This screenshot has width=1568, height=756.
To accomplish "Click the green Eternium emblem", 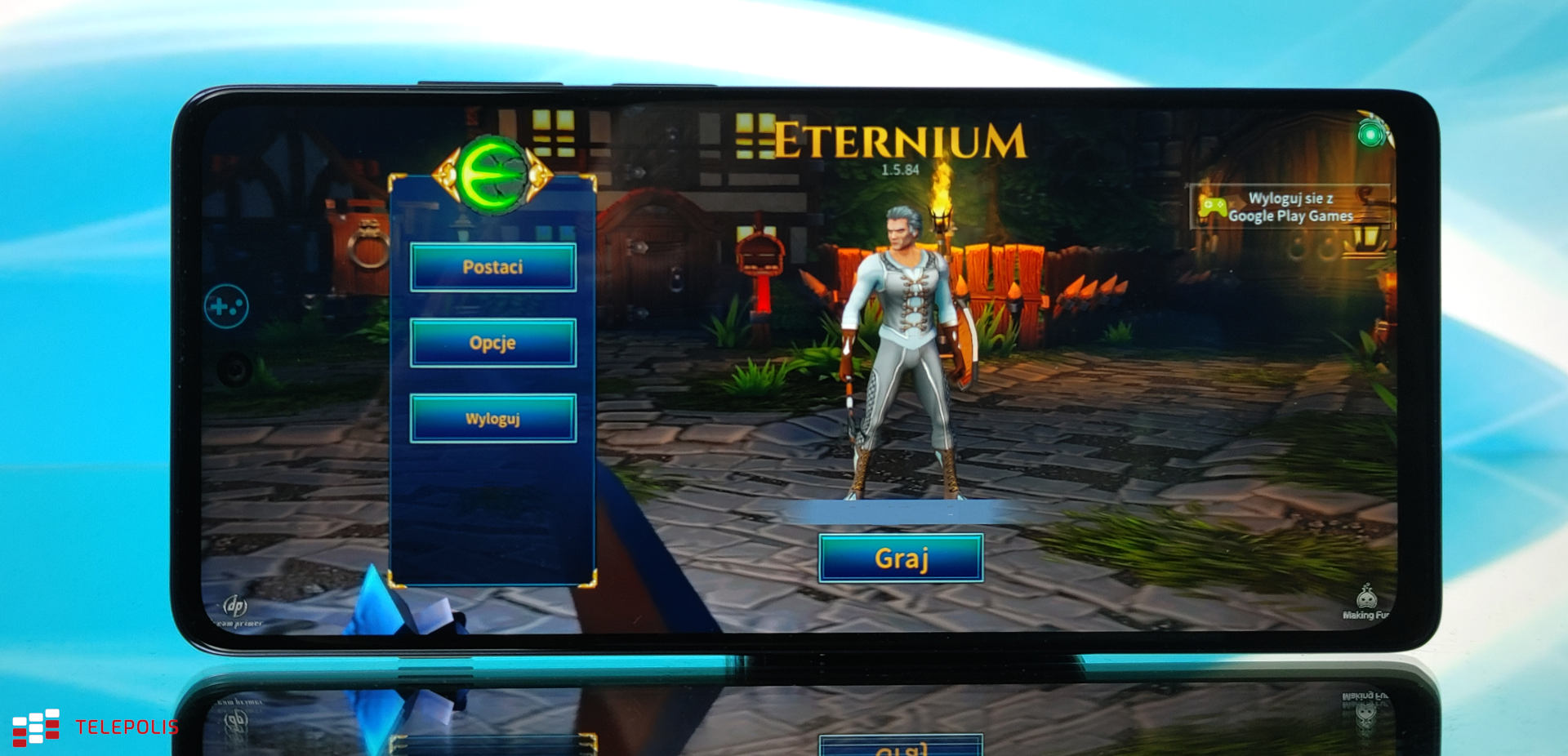I will [x=492, y=176].
